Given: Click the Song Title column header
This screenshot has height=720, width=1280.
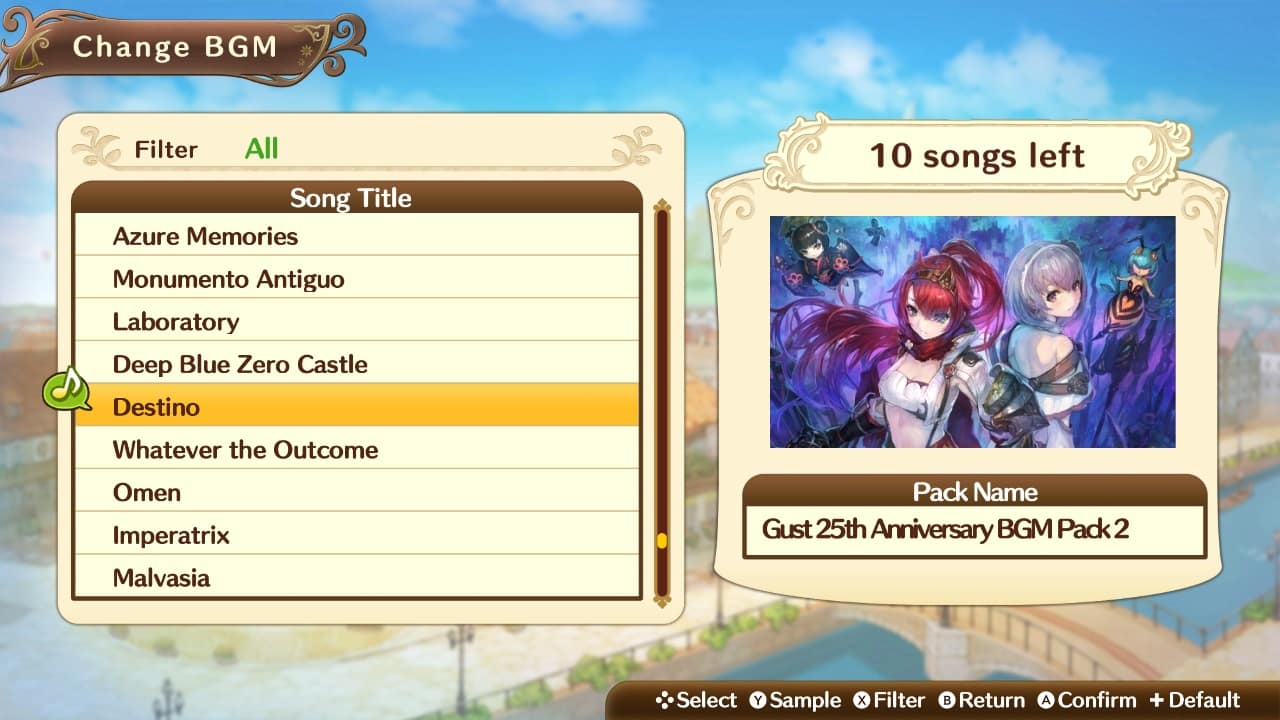Looking at the screenshot, I should coord(352,198).
